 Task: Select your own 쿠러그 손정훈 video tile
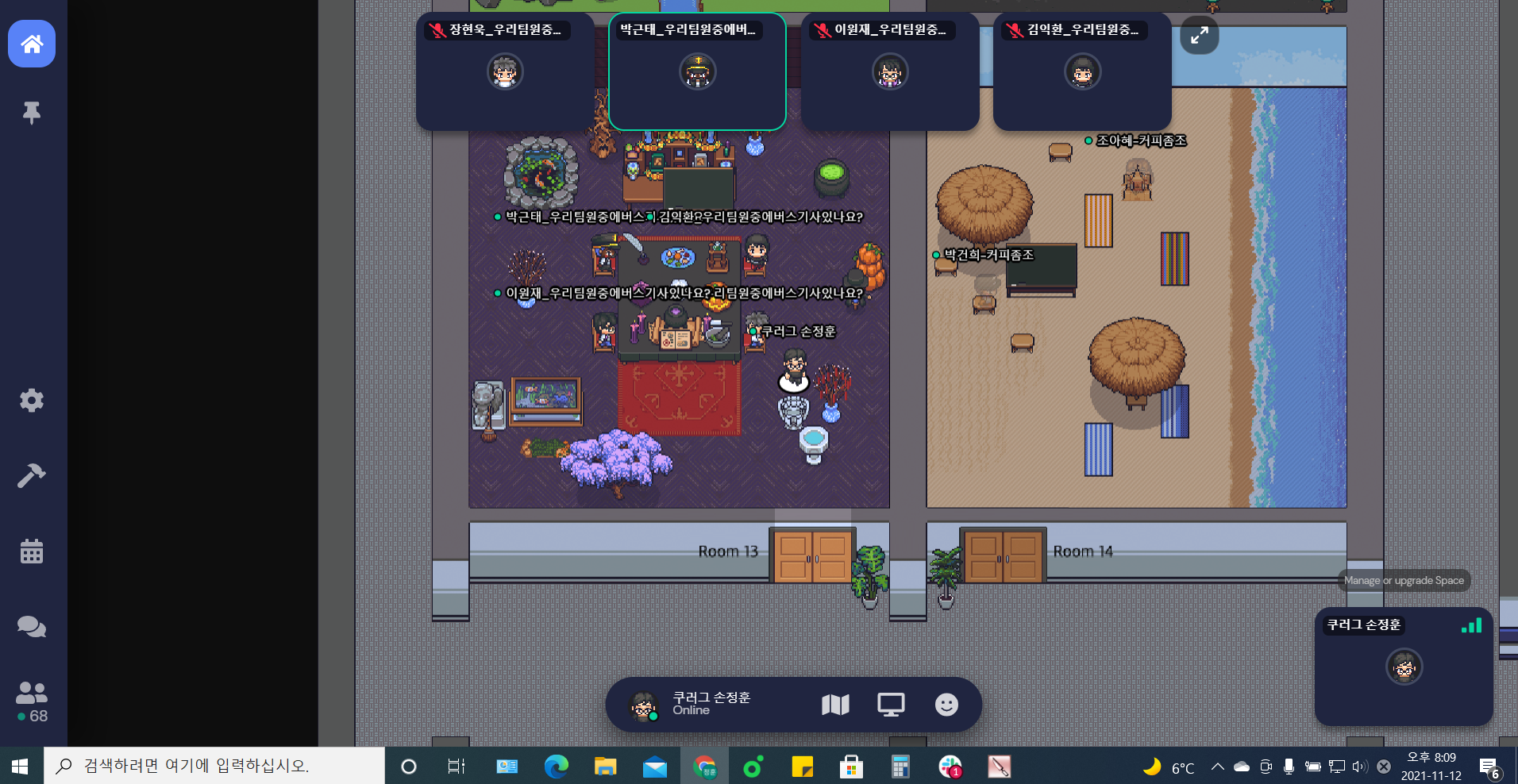tap(1404, 667)
